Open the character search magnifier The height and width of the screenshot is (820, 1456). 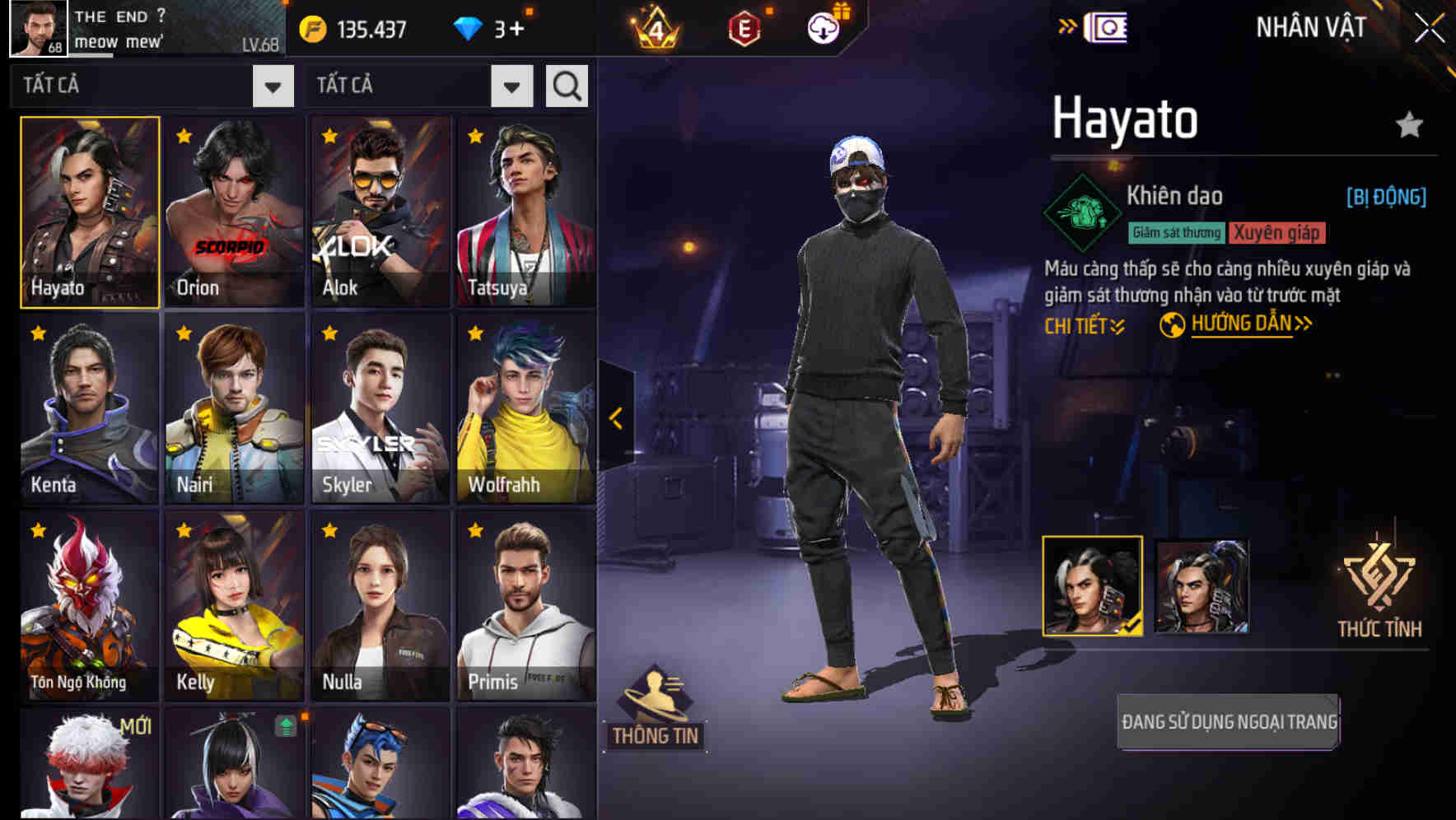[566, 85]
